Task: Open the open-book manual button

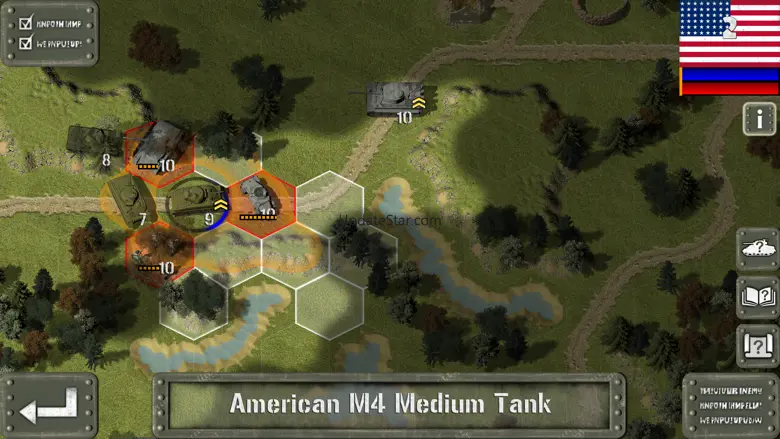Action: pos(757,297)
